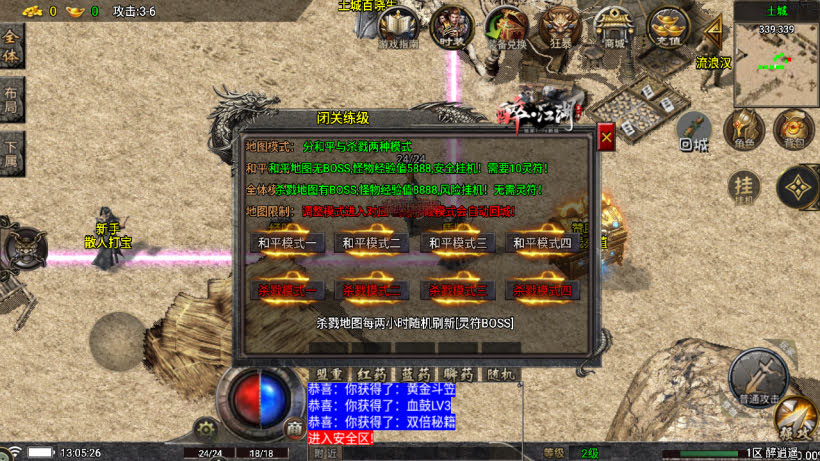Close the 闭关练级 dialog with the red X
The image size is (820, 461).
[606, 137]
